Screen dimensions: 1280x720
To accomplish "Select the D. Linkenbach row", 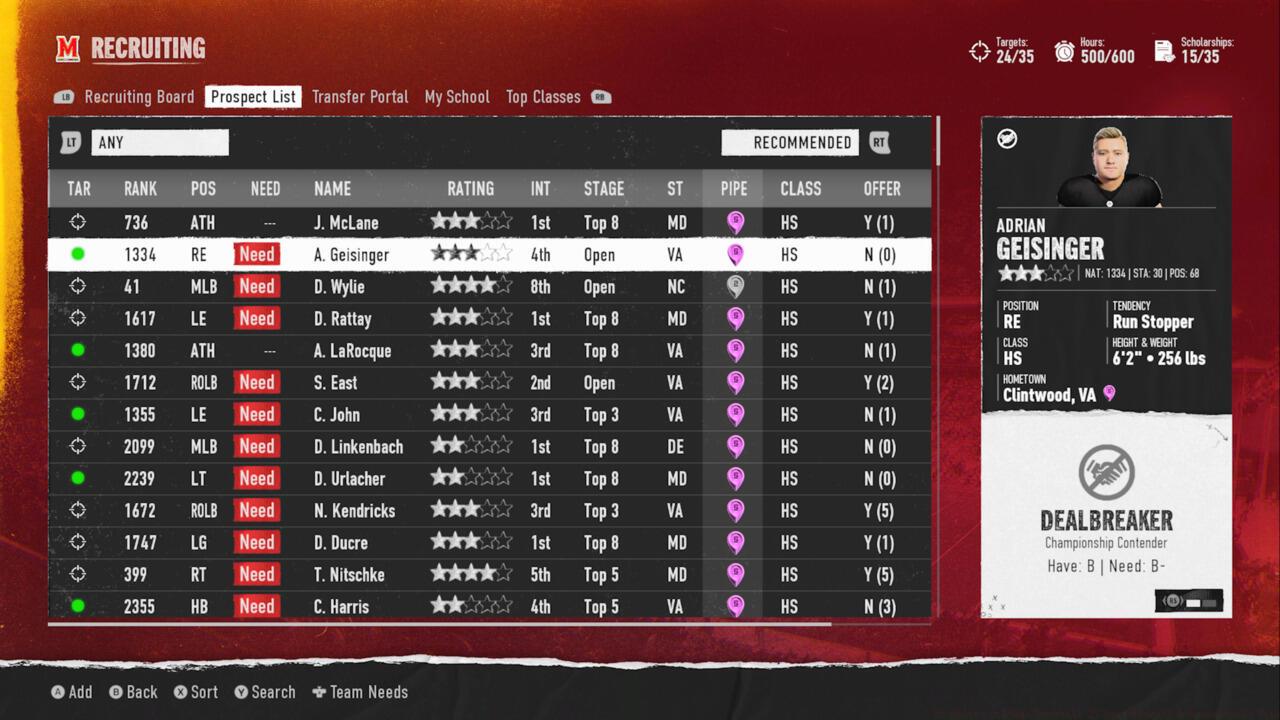I will point(358,447).
